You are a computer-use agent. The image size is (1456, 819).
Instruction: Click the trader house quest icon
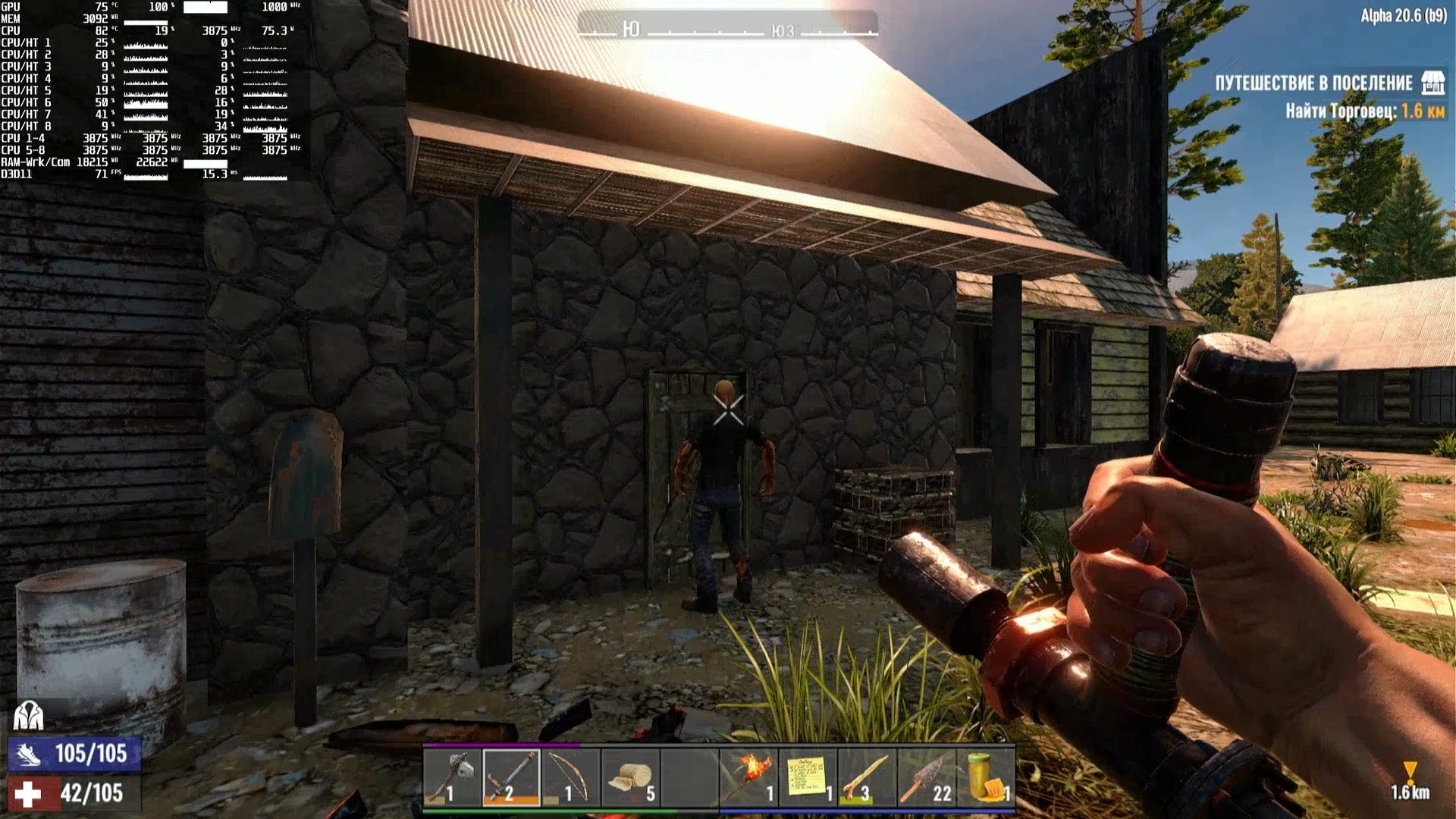(x=1432, y=83)
